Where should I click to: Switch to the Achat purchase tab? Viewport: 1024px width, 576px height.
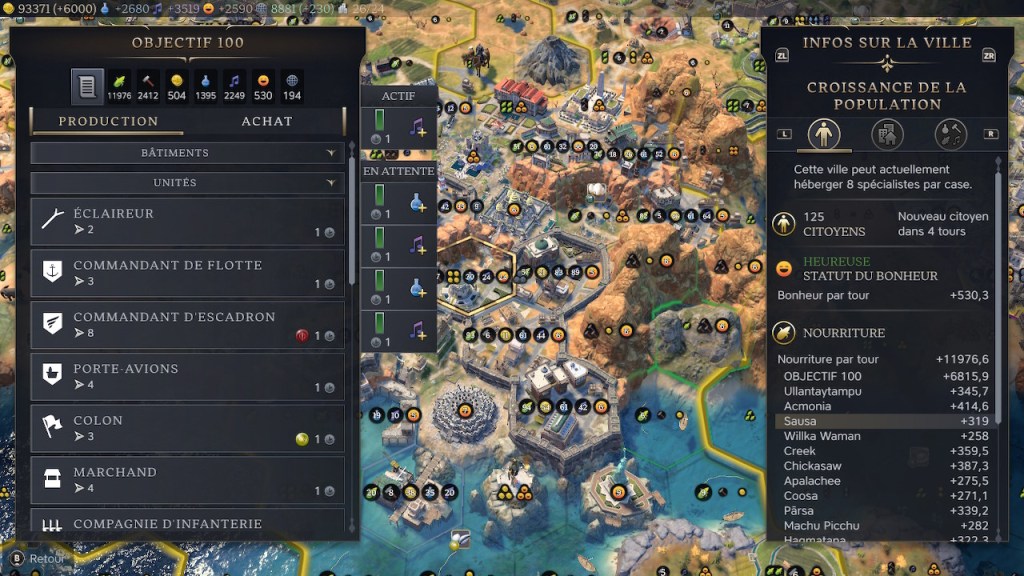pyautogui.click(x=267, y=121)
